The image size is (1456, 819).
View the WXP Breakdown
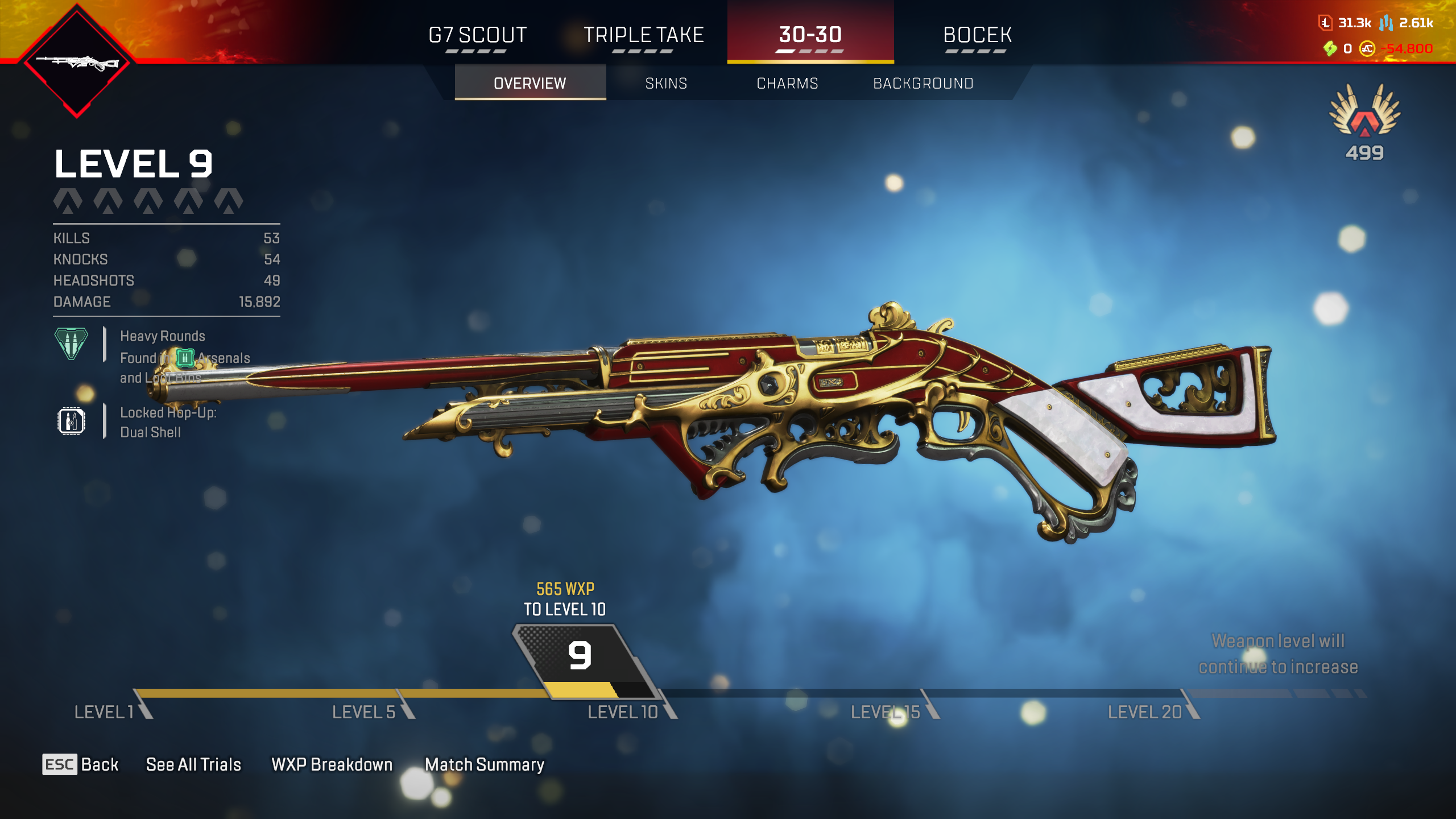point(332,764)
